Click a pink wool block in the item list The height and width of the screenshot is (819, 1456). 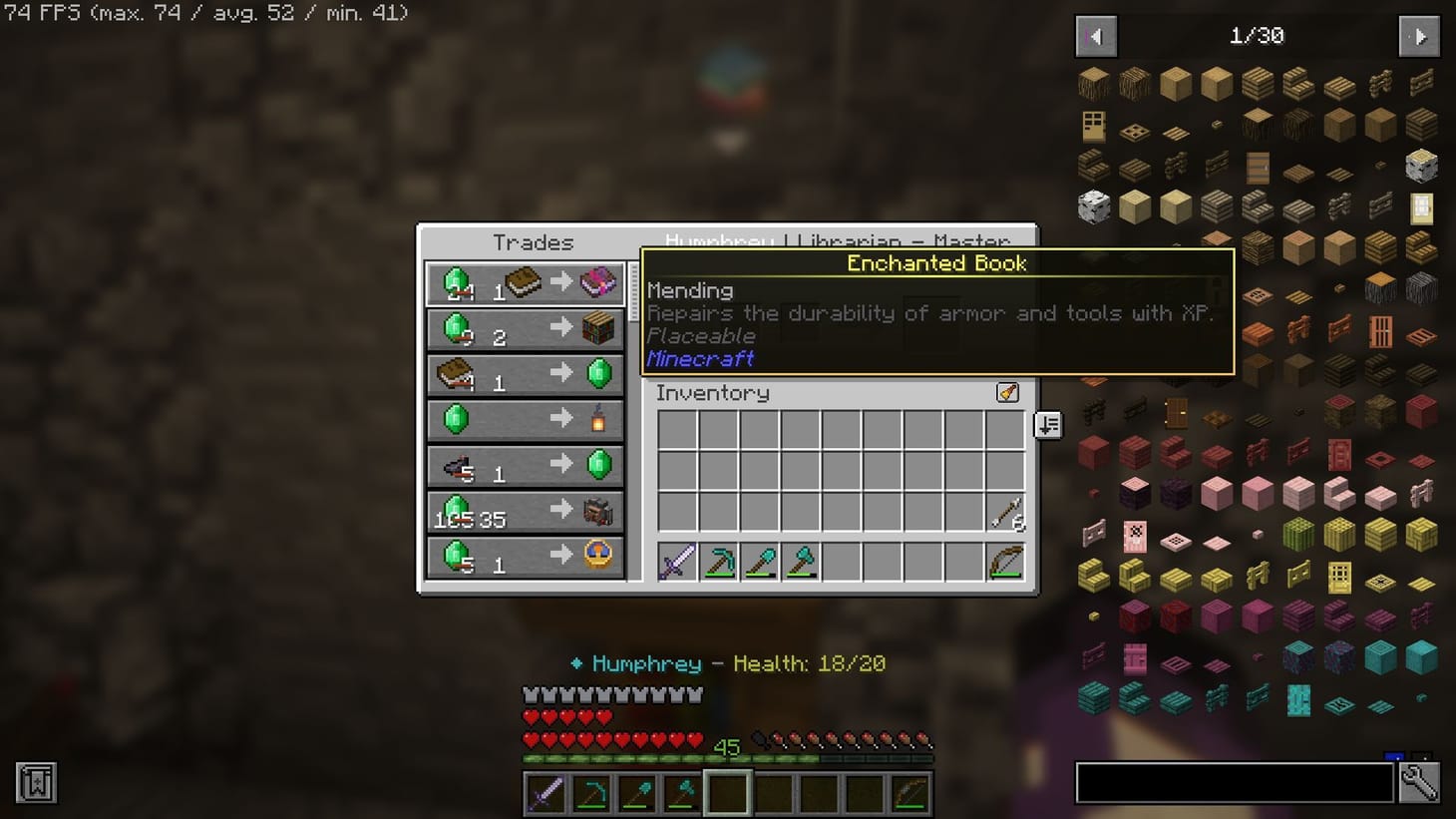[x=1215, y=493]
